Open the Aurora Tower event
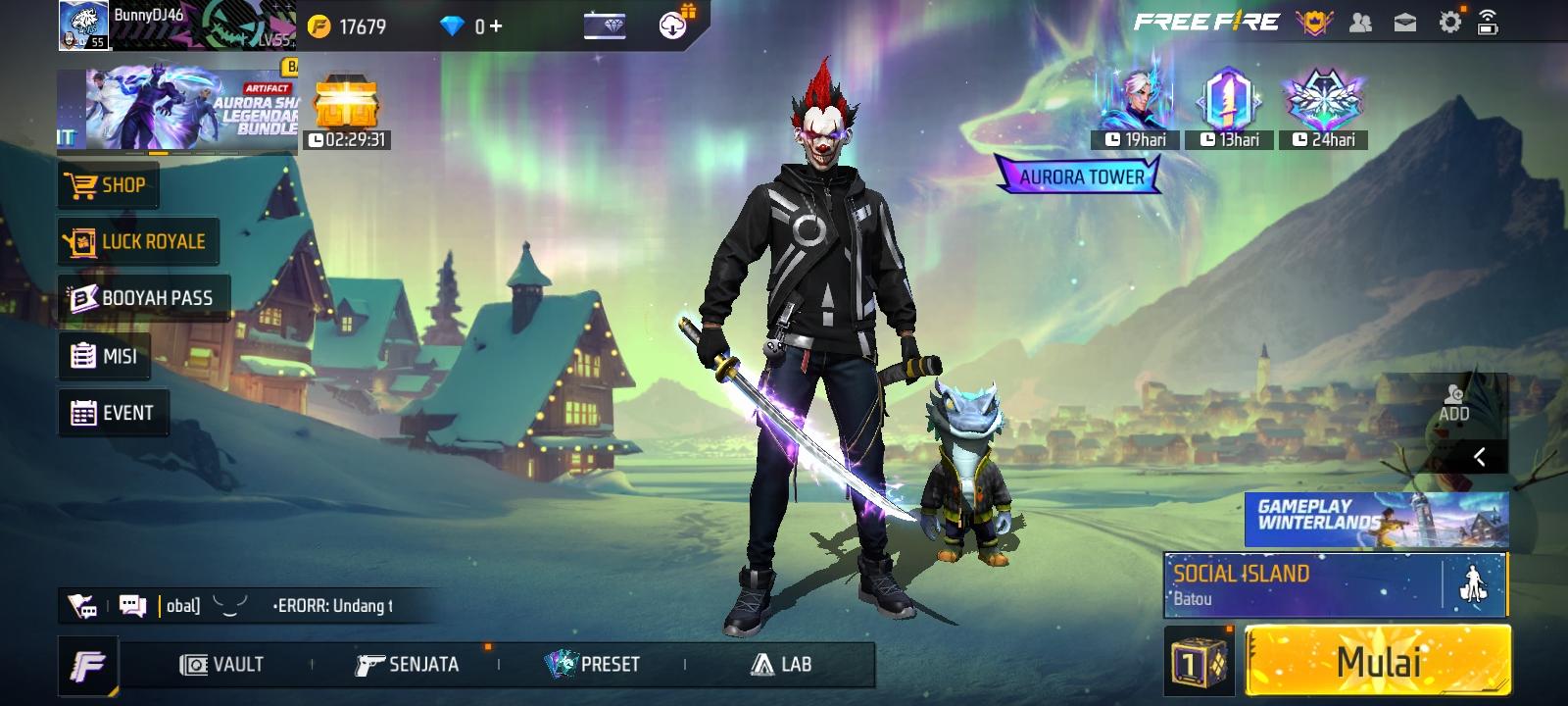This screenshot has width=1568, height=706. tap(1080, 176)
